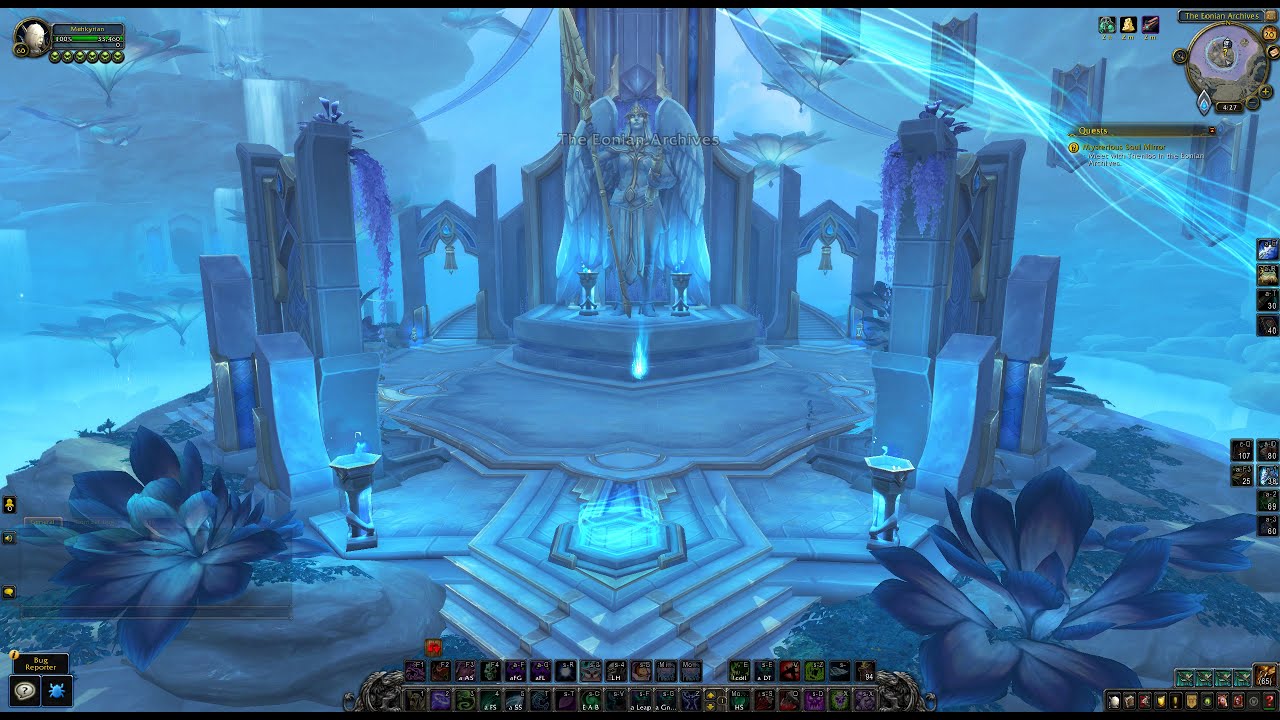Open the achievements gold shield button
Viewport: 1280px width, 720px height.
[1161, 701]
